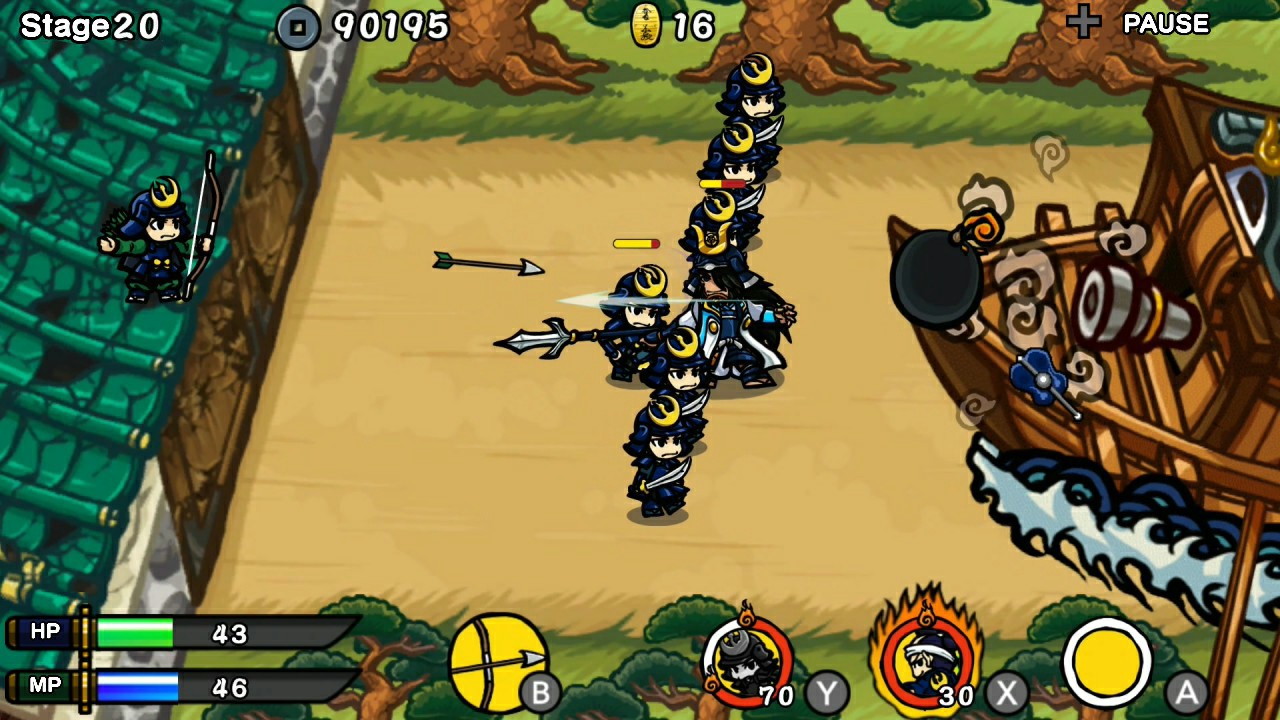Viewport: 1280px width, 720px height.
Task: Click the plus-shaped pause icon
Action: [1083, 22]
